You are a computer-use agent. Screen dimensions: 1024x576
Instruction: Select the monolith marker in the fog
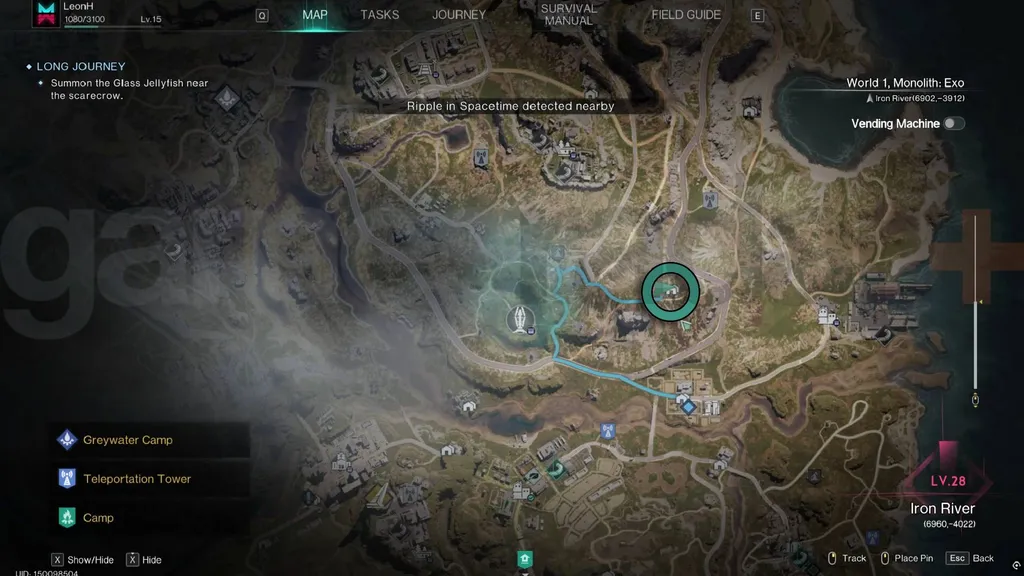point(521,318)
